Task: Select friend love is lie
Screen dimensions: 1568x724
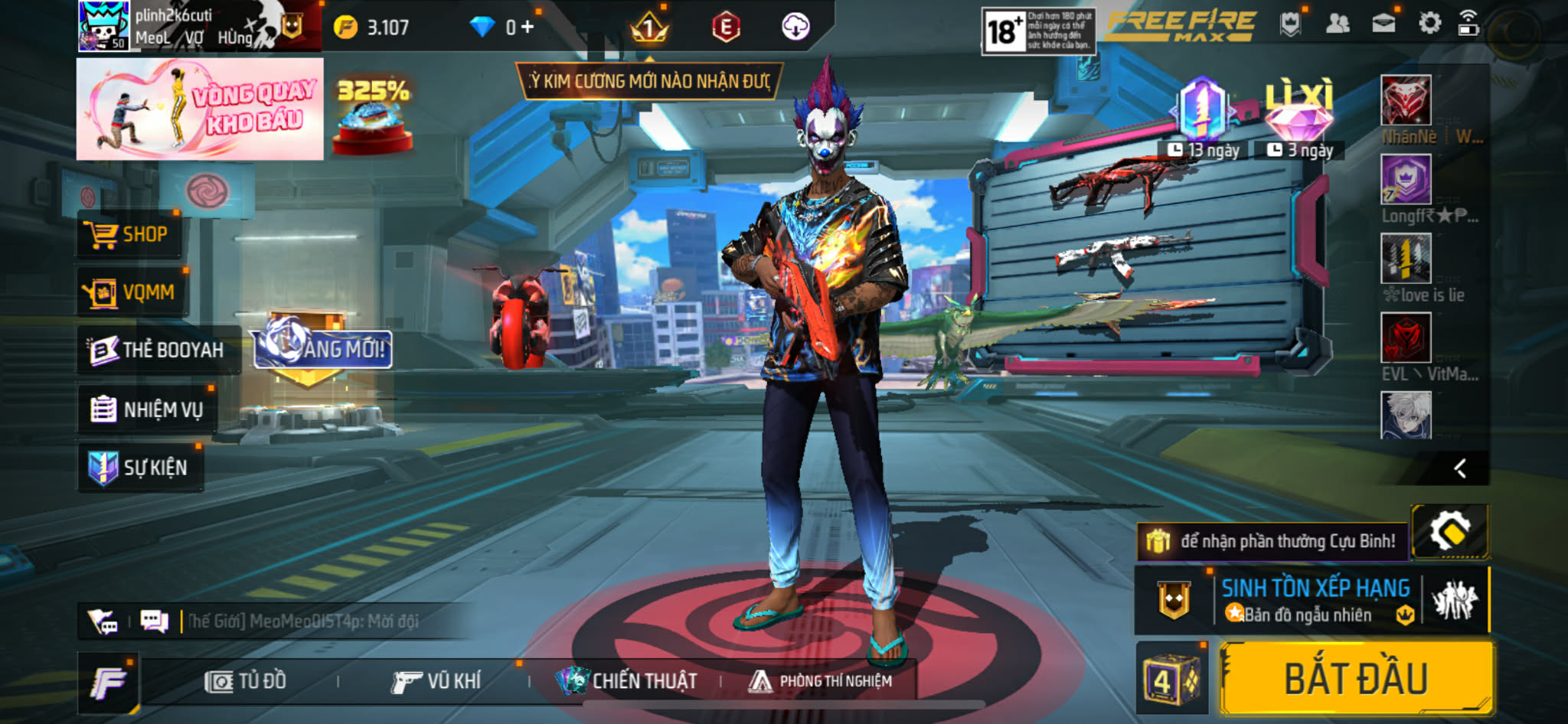Action: [1406, 259]
